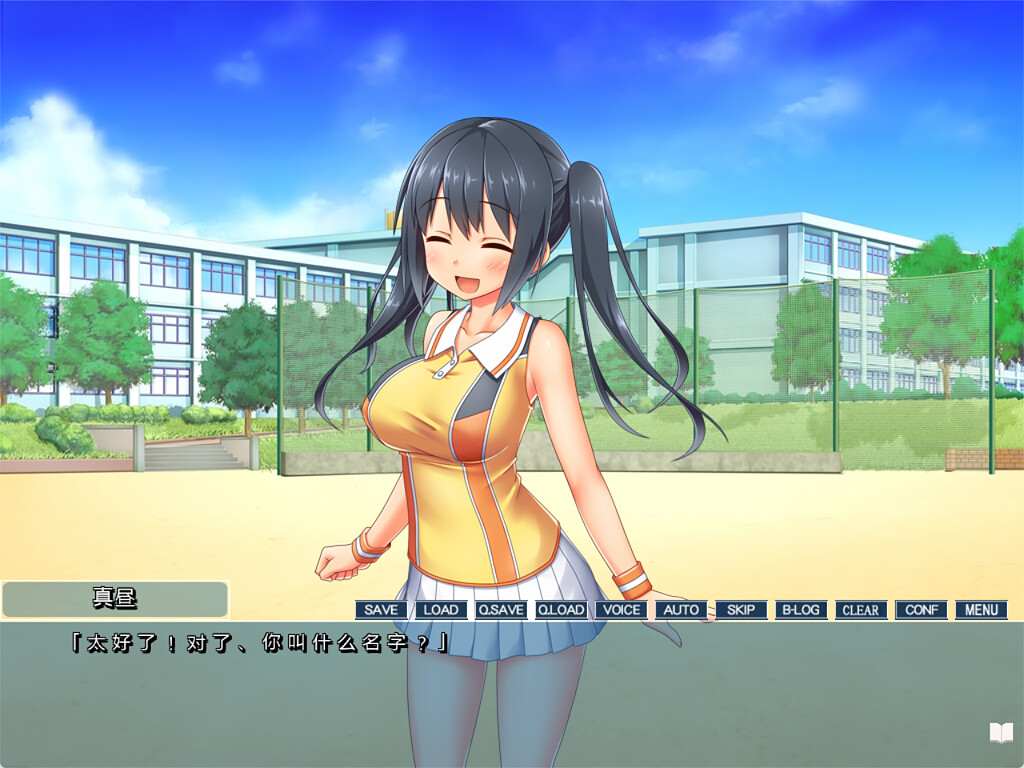Open the CONF settings screen
This screenshot has width=1024, height=768.
[921, 610]
